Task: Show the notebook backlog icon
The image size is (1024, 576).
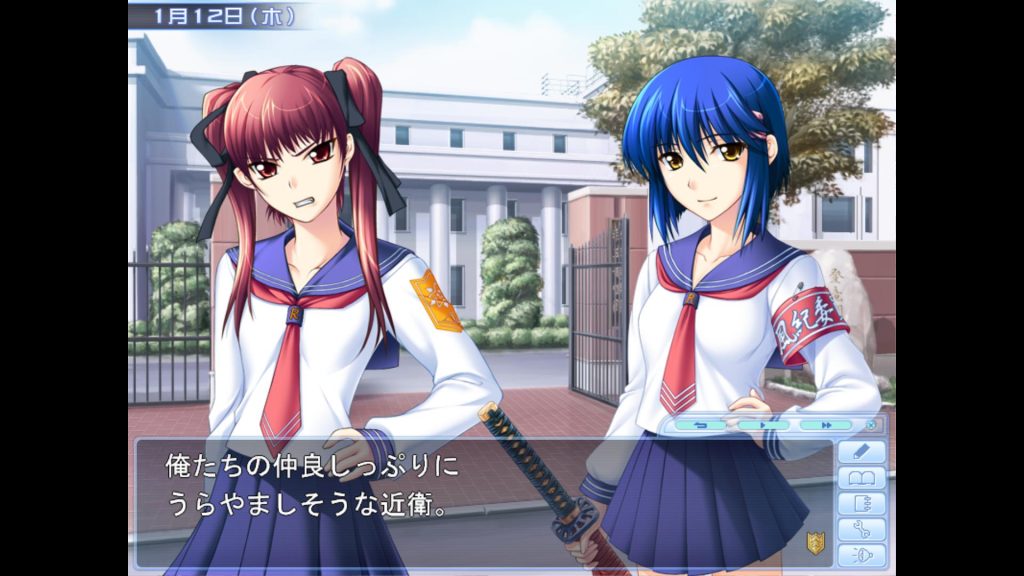Action: click(x=861, y=503)
